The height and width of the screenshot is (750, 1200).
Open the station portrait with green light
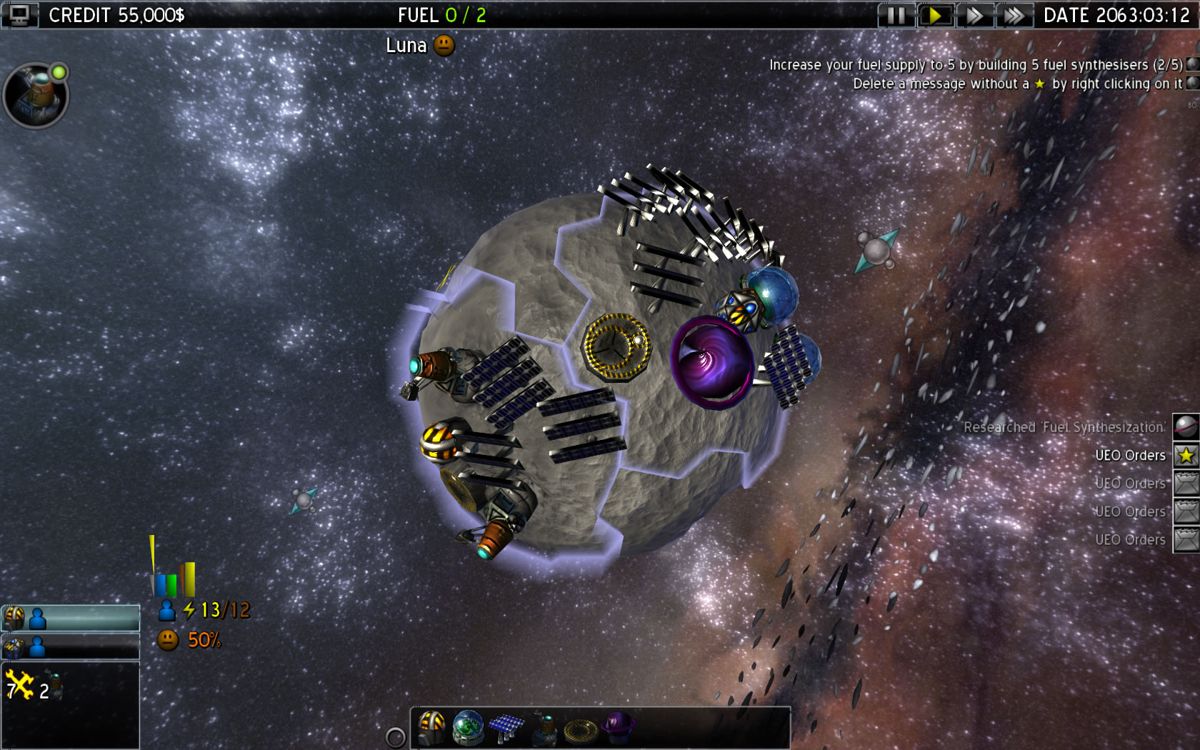36,95
